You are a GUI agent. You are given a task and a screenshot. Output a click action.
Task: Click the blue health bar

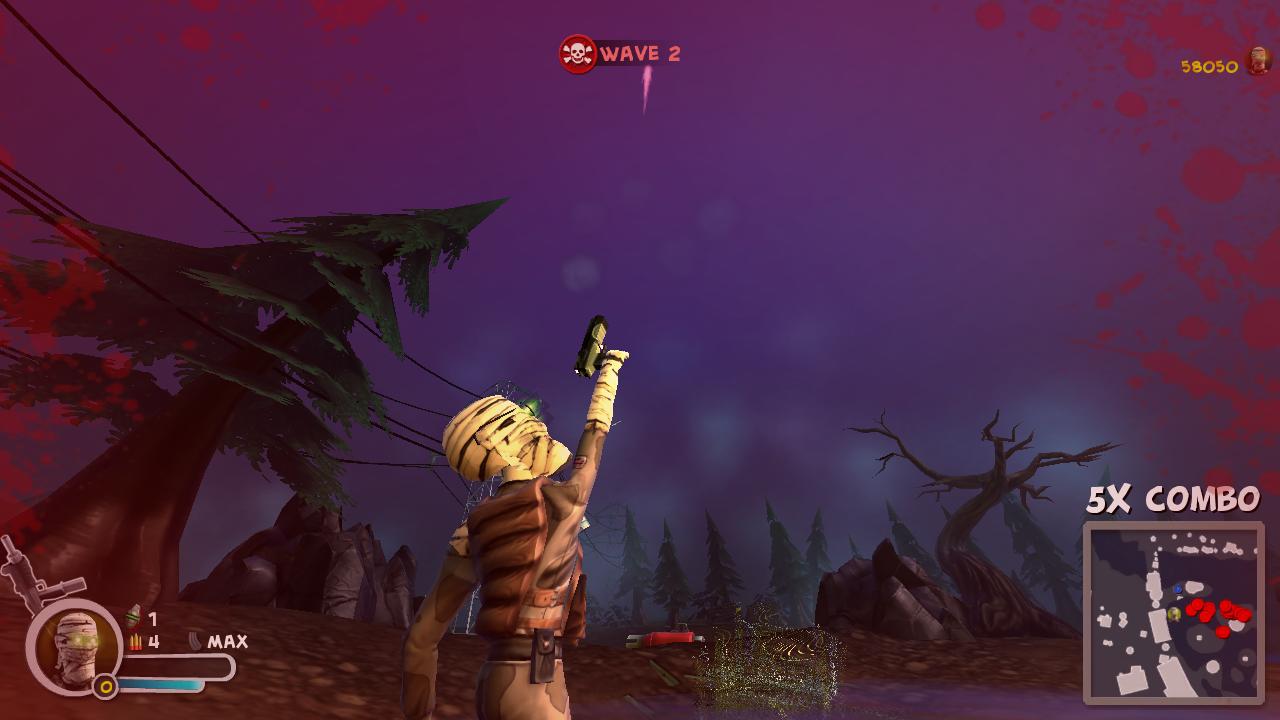(x=160, y=684)
